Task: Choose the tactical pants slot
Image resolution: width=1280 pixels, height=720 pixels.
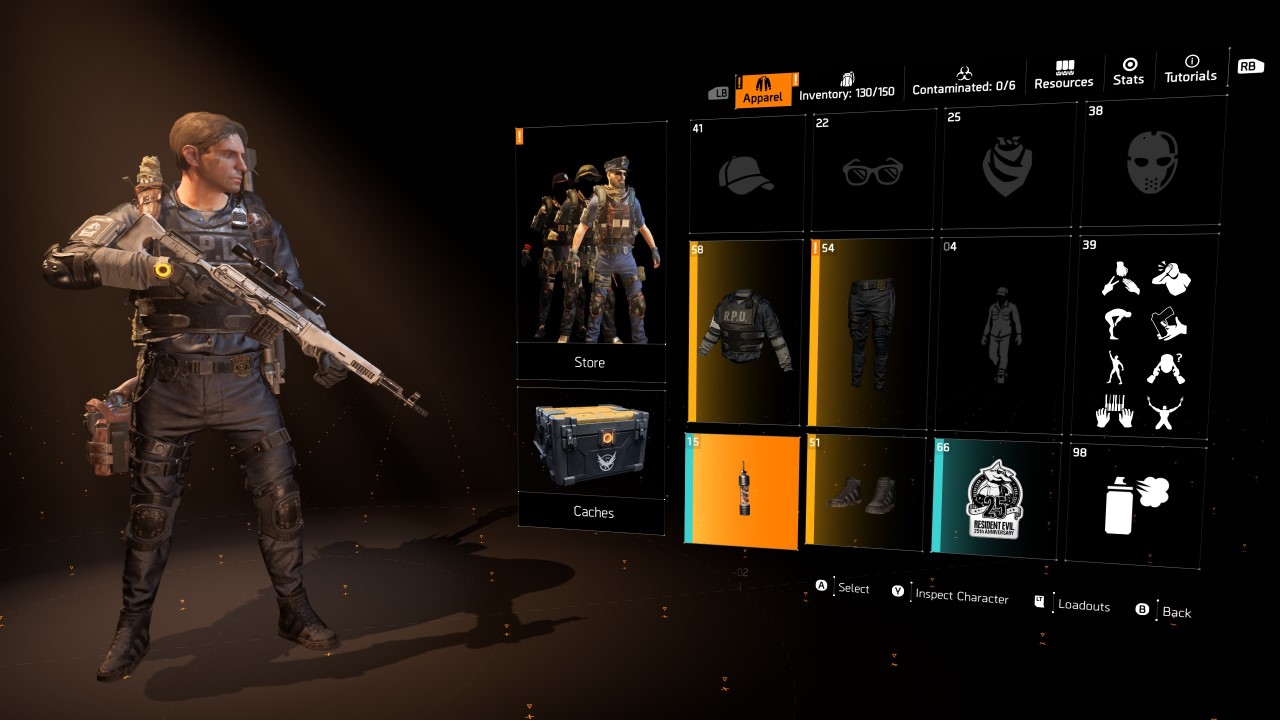Action: pyautogui.click(x=869, y=332)
